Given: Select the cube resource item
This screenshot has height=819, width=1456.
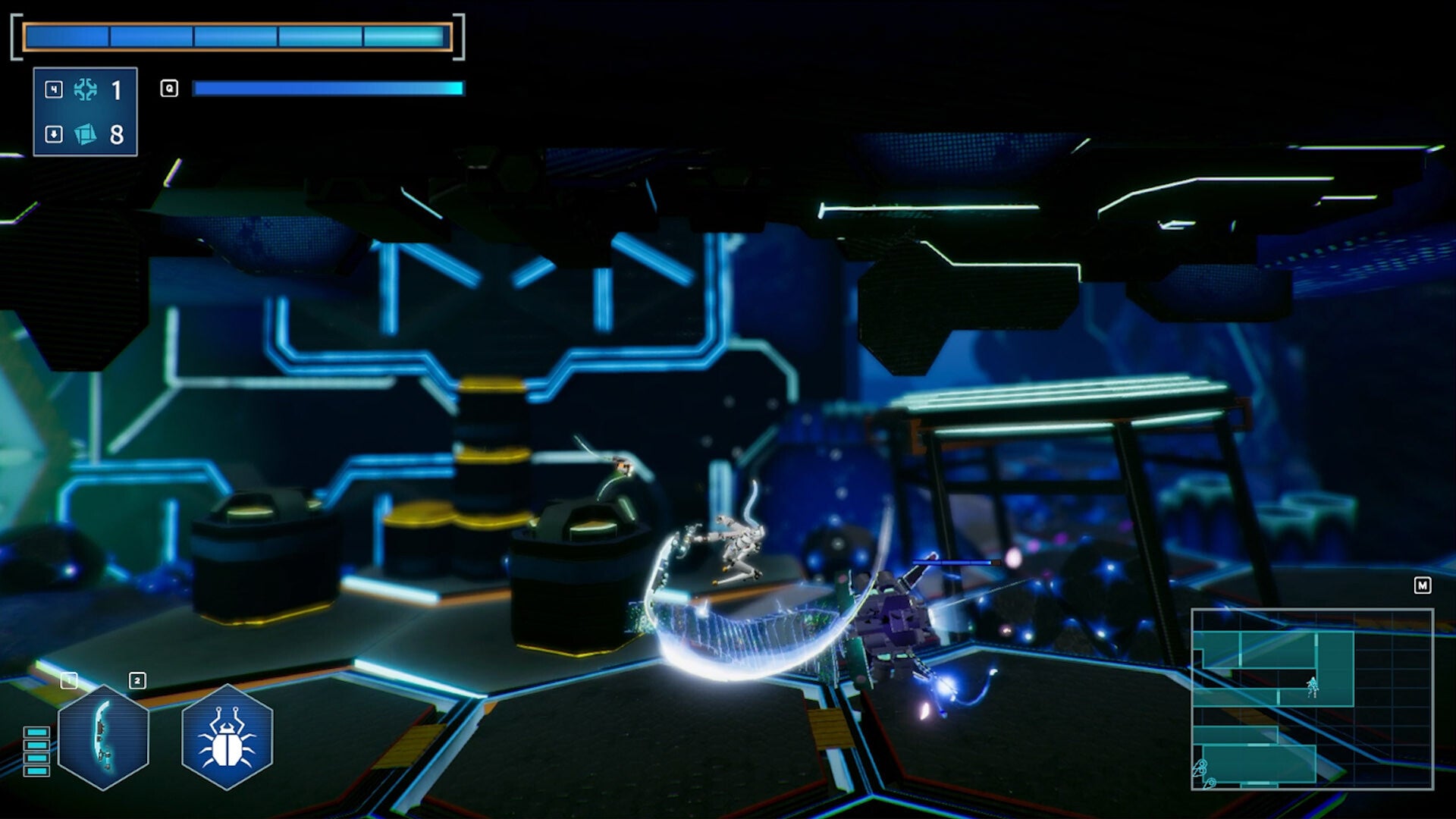Looking at the screenshot, I should [85, 134].
